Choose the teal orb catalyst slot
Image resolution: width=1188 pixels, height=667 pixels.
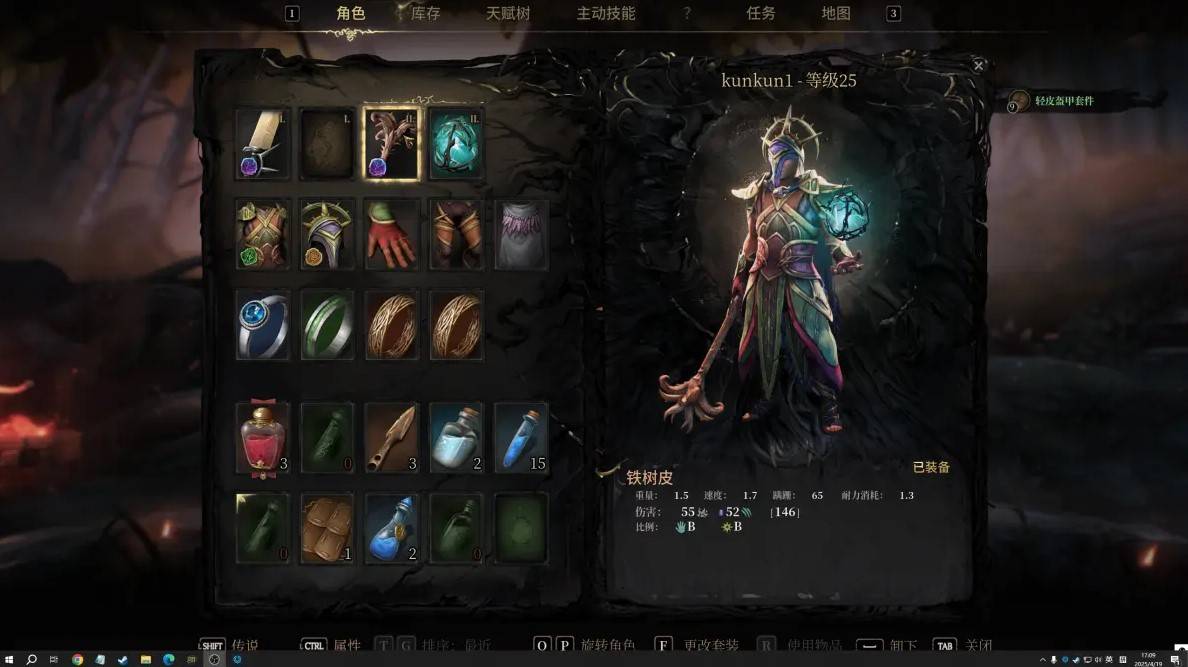[456, 144]
